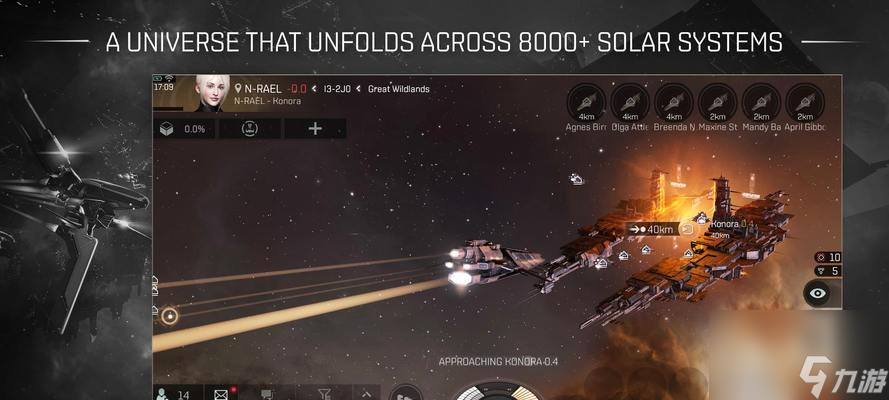The width and height of the screenshot is (889, 400).
Task: Expand the bottom bar up-arrow chevron
Action: 366,394
